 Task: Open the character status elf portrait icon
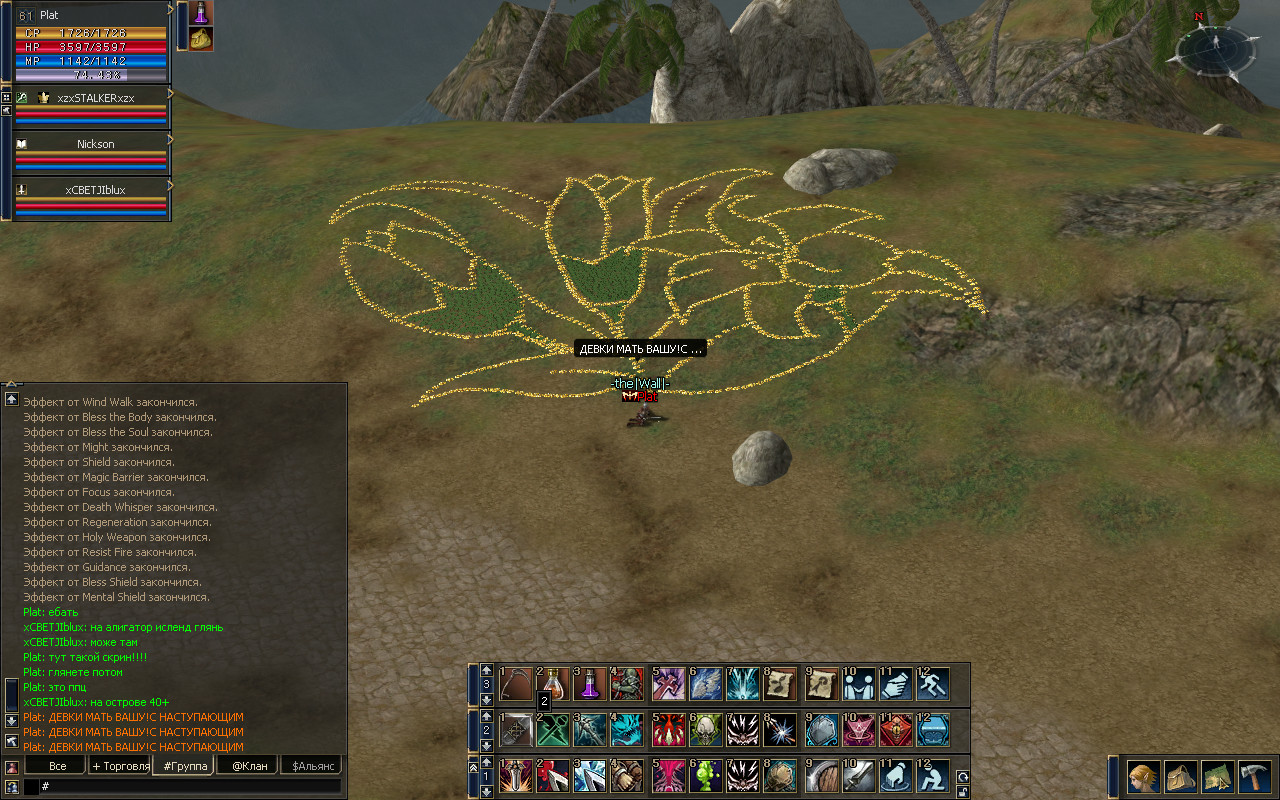(1143, 776)
